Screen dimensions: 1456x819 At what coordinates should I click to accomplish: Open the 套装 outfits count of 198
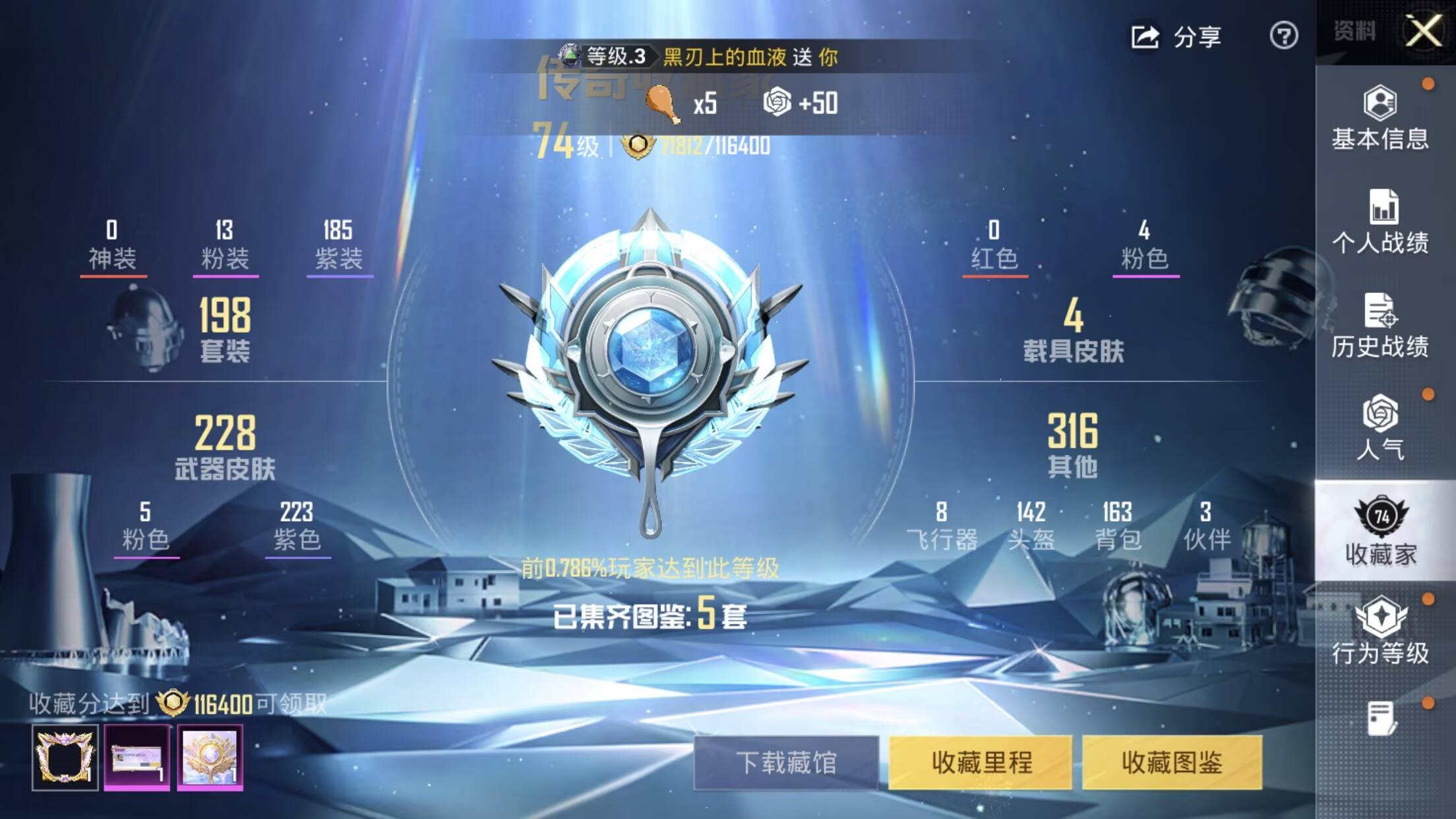pyautogui.click(x=225, y=328)
